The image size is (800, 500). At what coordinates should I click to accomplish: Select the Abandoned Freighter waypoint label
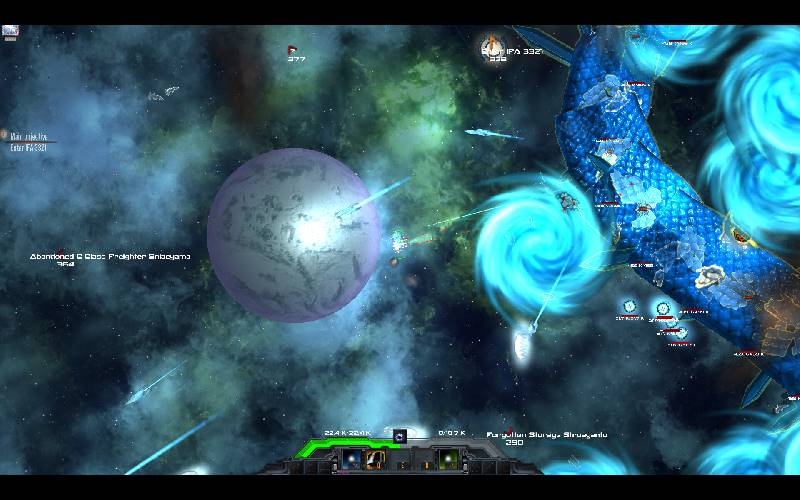point(110,258)
